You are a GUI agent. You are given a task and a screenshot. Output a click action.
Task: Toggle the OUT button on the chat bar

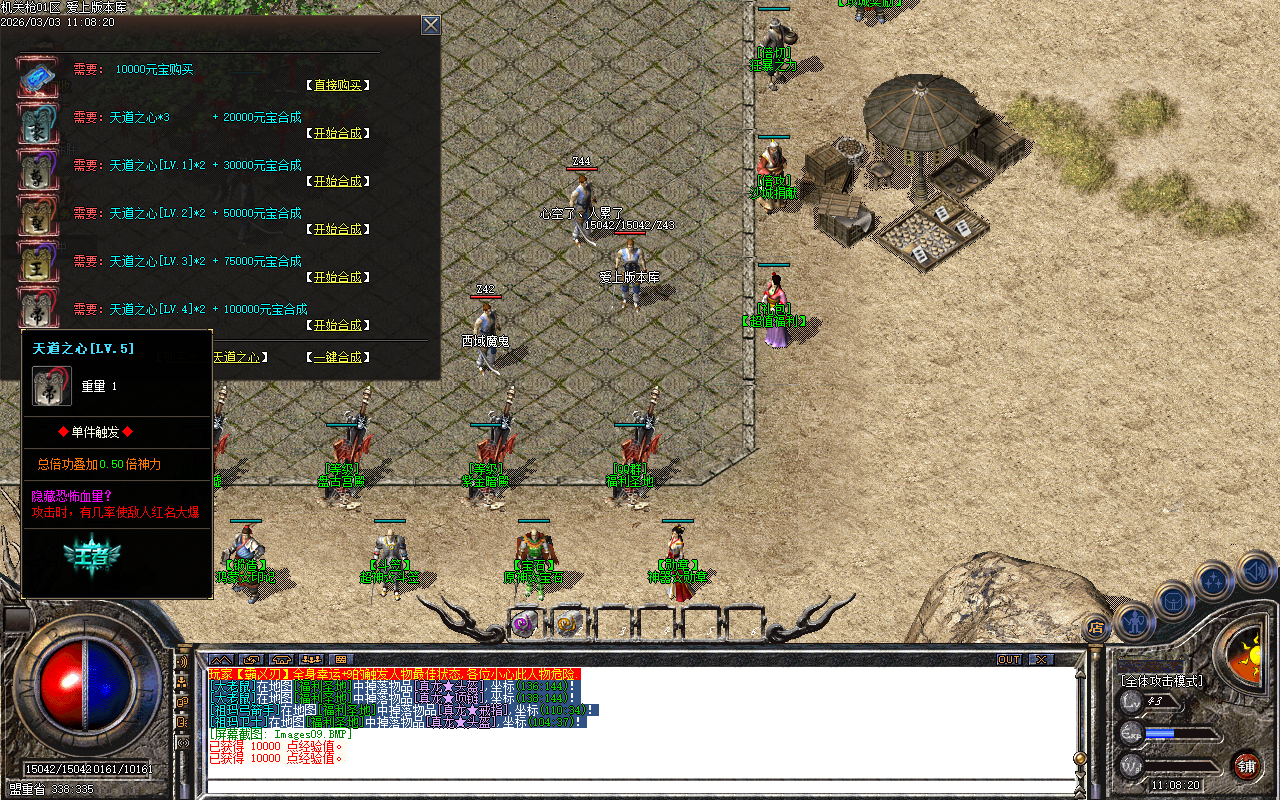coord(1009,660)
